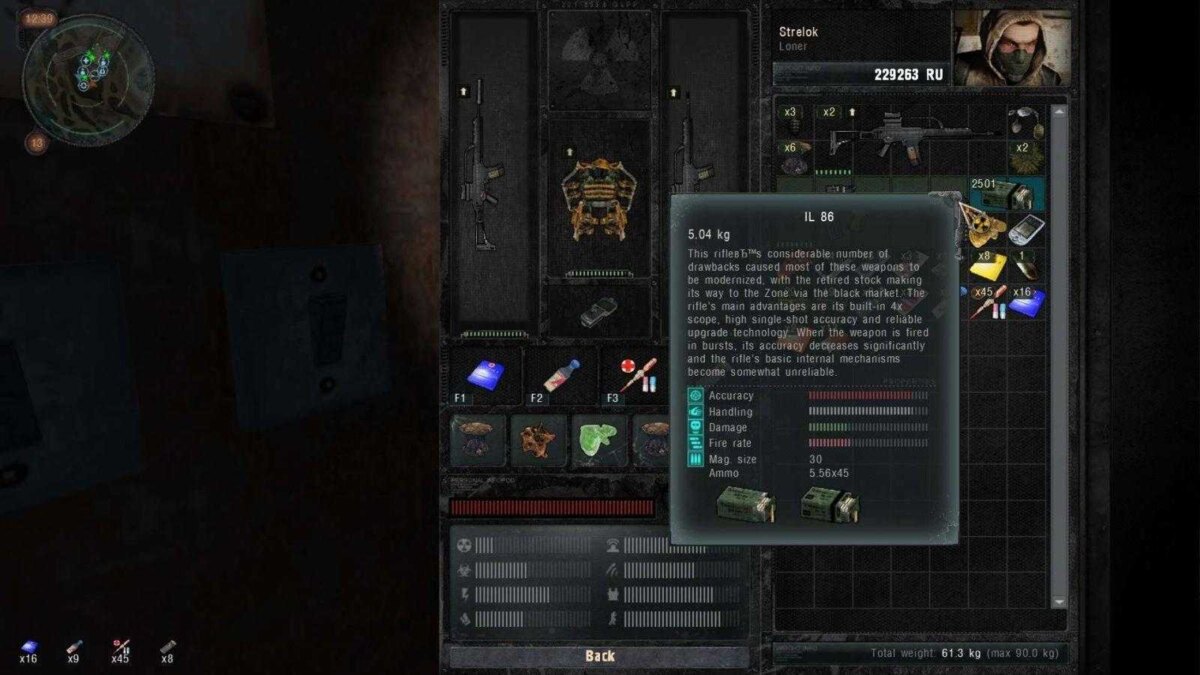Select the yellow radiation artifact in the backpack
The height and width of the screenshot is (675, 1200).
pyautogui.click(x=982, y=228)
